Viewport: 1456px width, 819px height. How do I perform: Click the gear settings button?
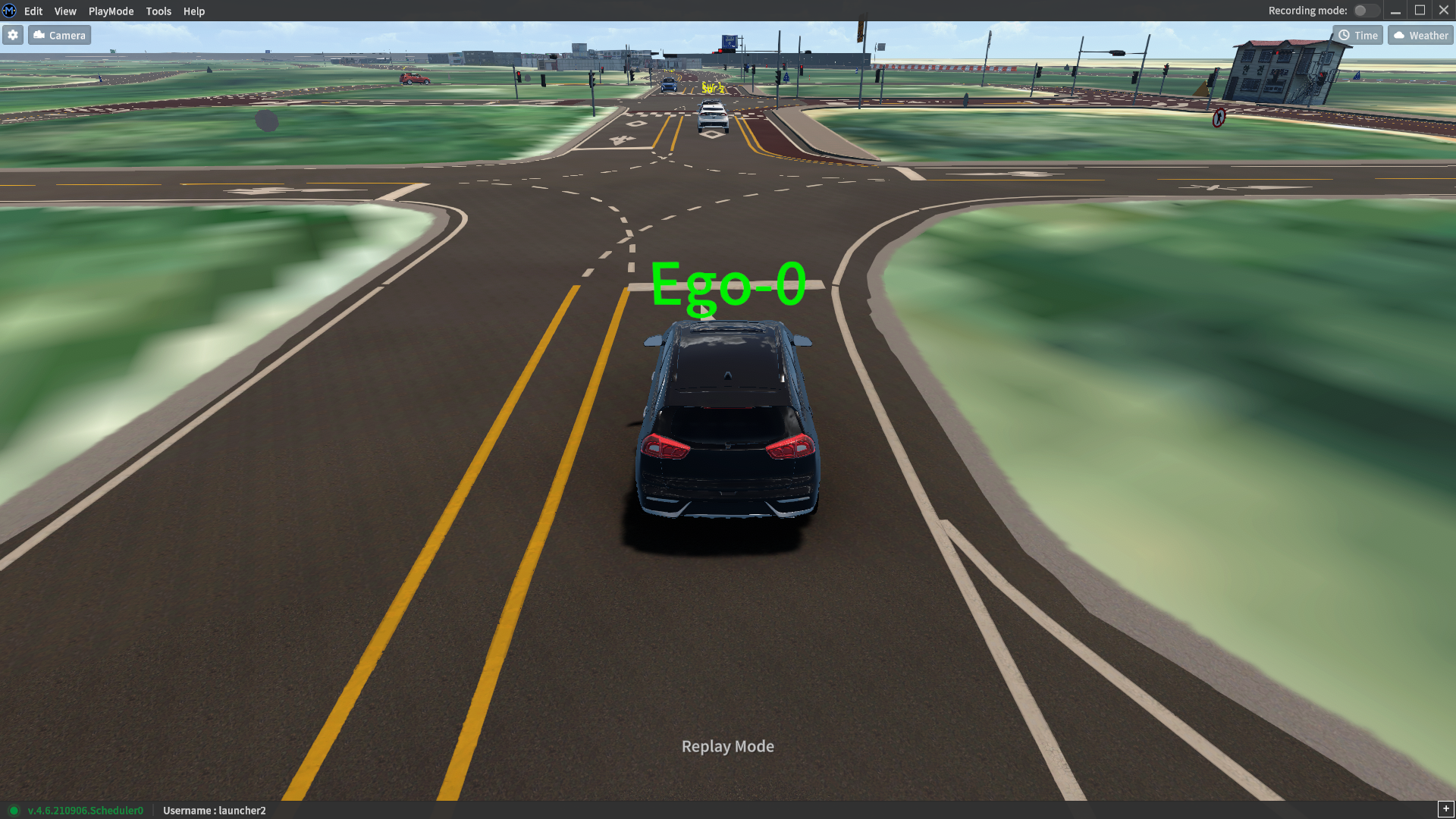[13, 36]
